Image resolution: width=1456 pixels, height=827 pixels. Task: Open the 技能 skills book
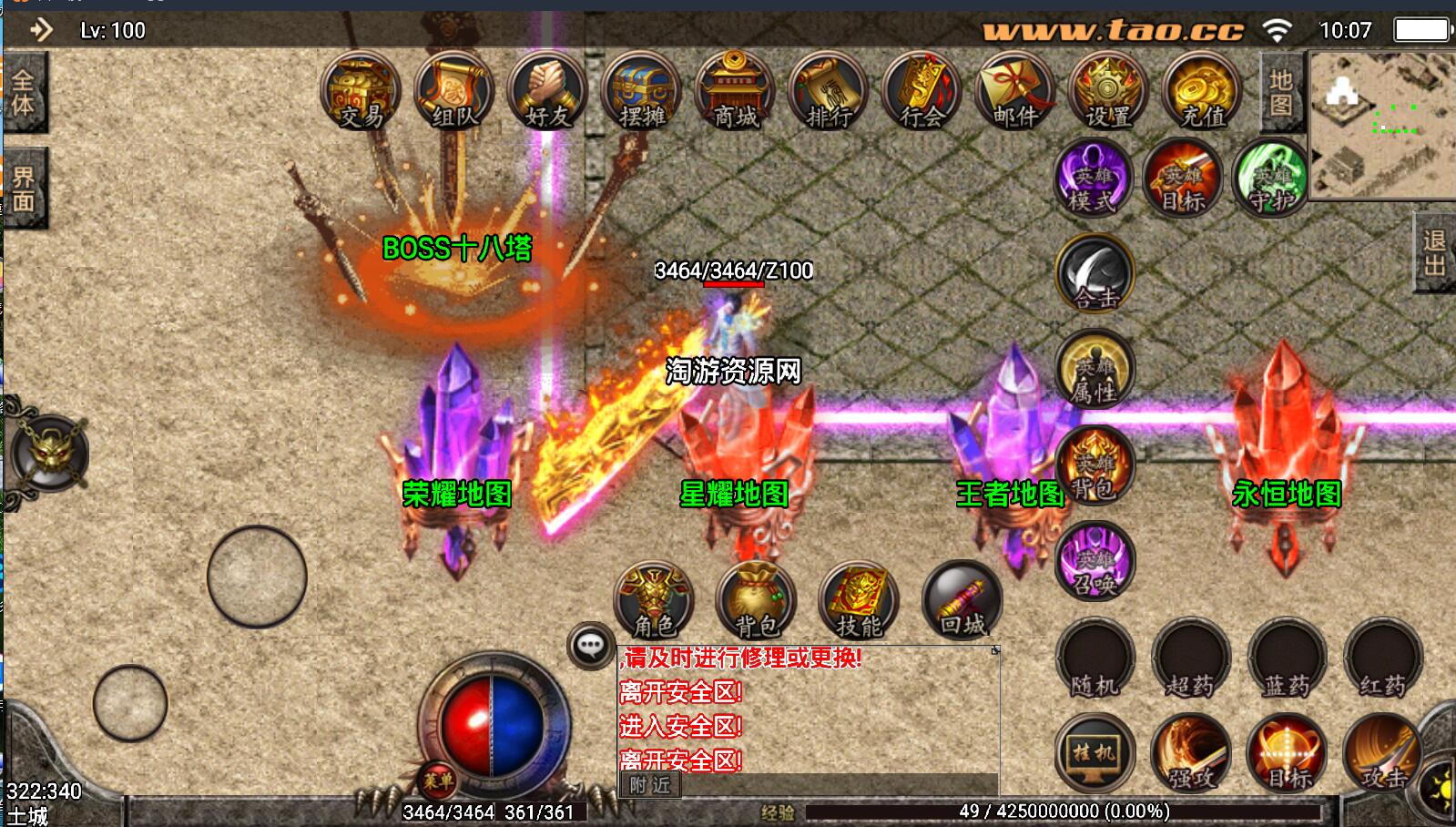859,602
